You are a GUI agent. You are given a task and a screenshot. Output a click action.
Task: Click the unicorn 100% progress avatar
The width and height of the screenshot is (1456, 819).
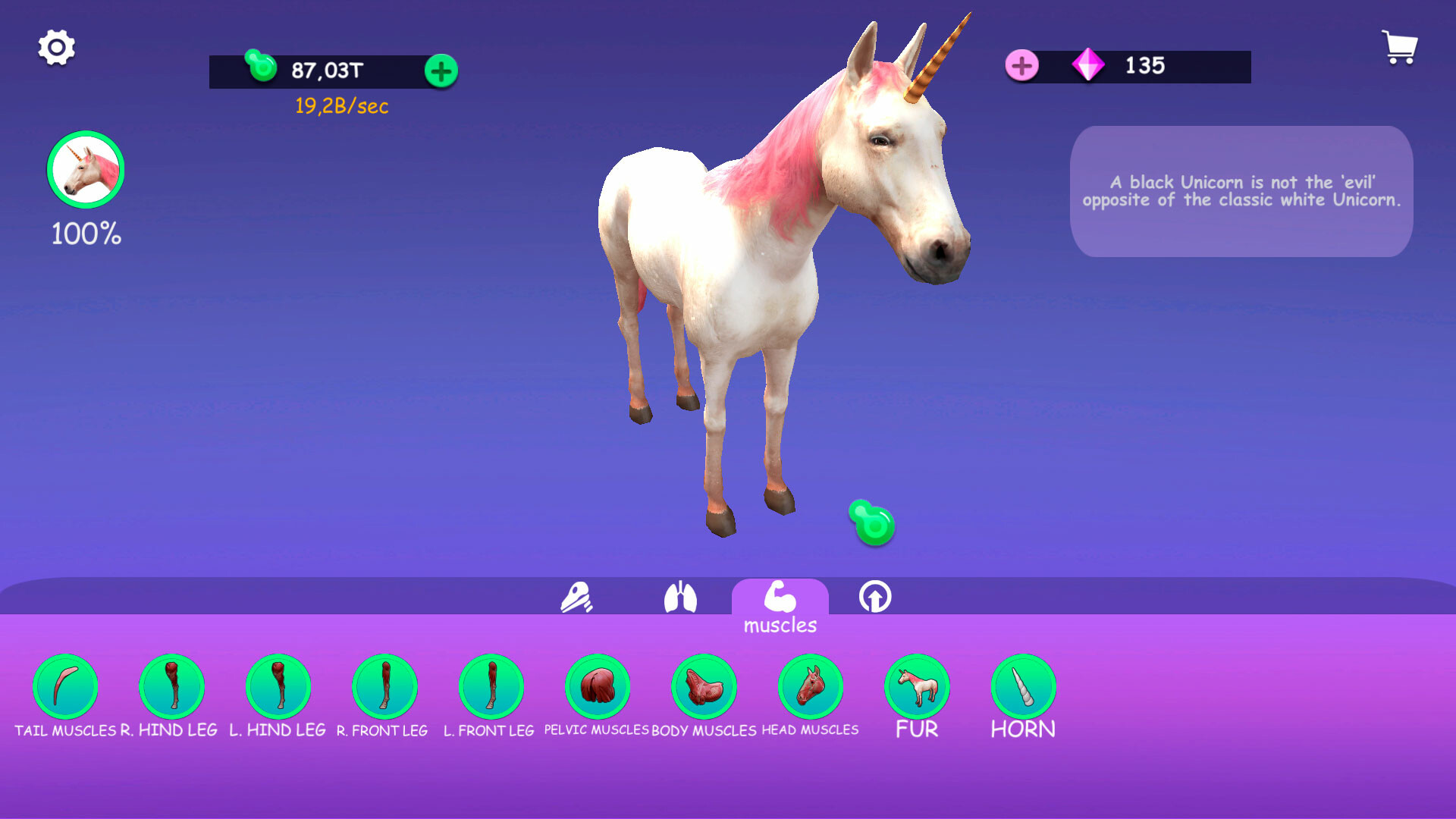[x=85, y=171]
